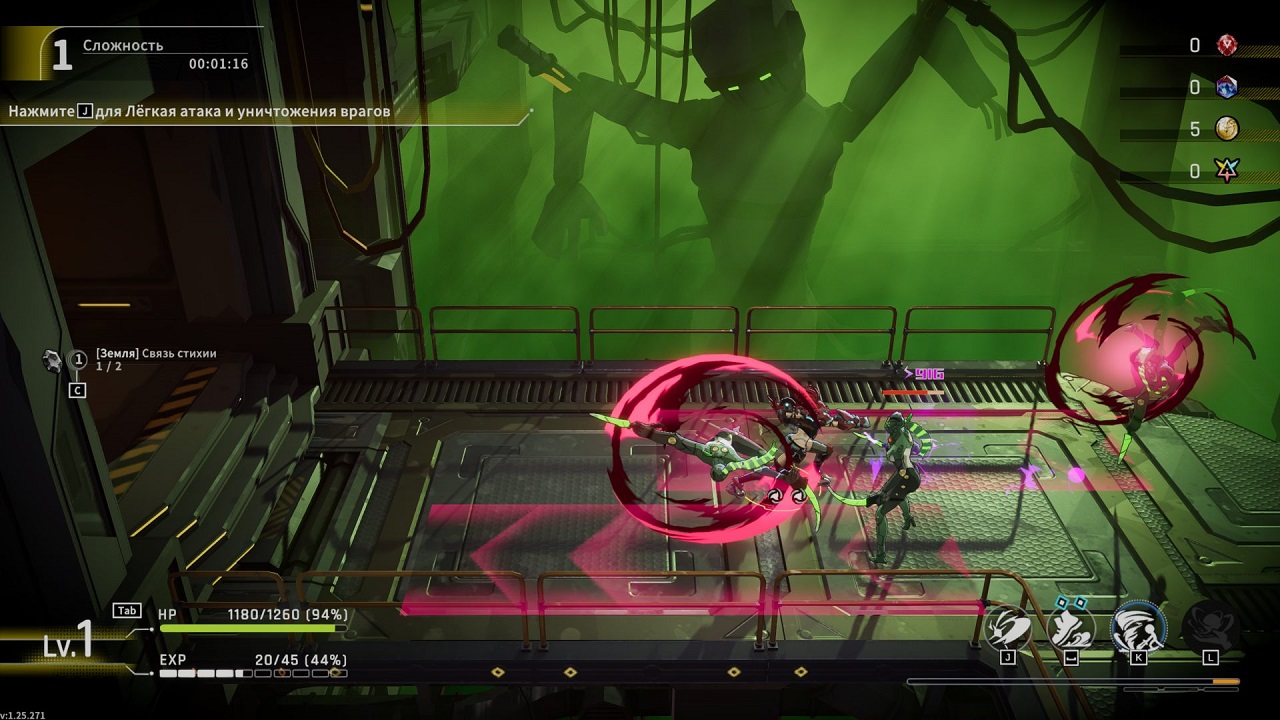Open the Earth element link tracker
Viewport: 1280px width, 720px height.
(156, 360)
